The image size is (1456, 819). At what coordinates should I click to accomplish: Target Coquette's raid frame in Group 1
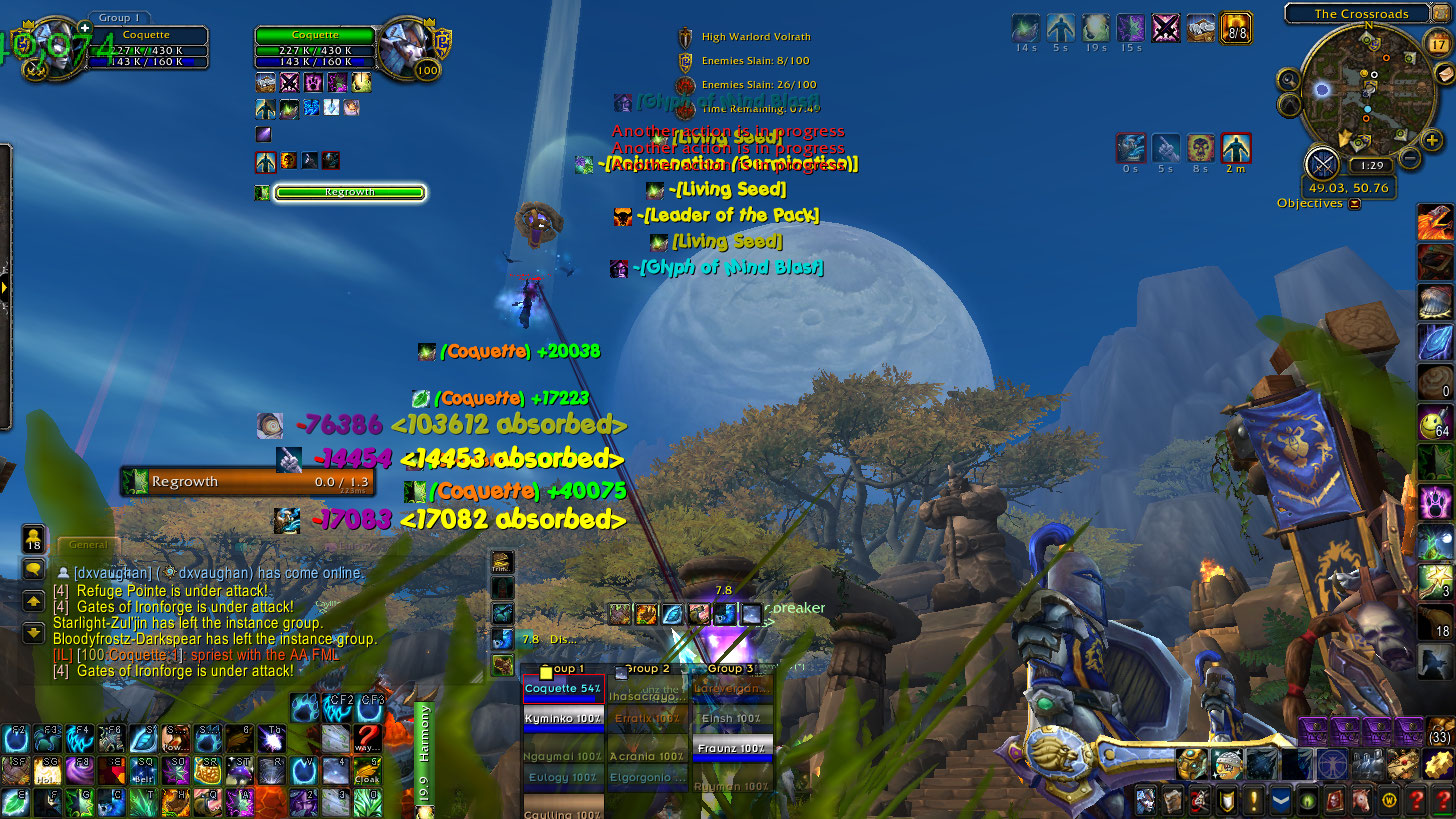point(564,688)
